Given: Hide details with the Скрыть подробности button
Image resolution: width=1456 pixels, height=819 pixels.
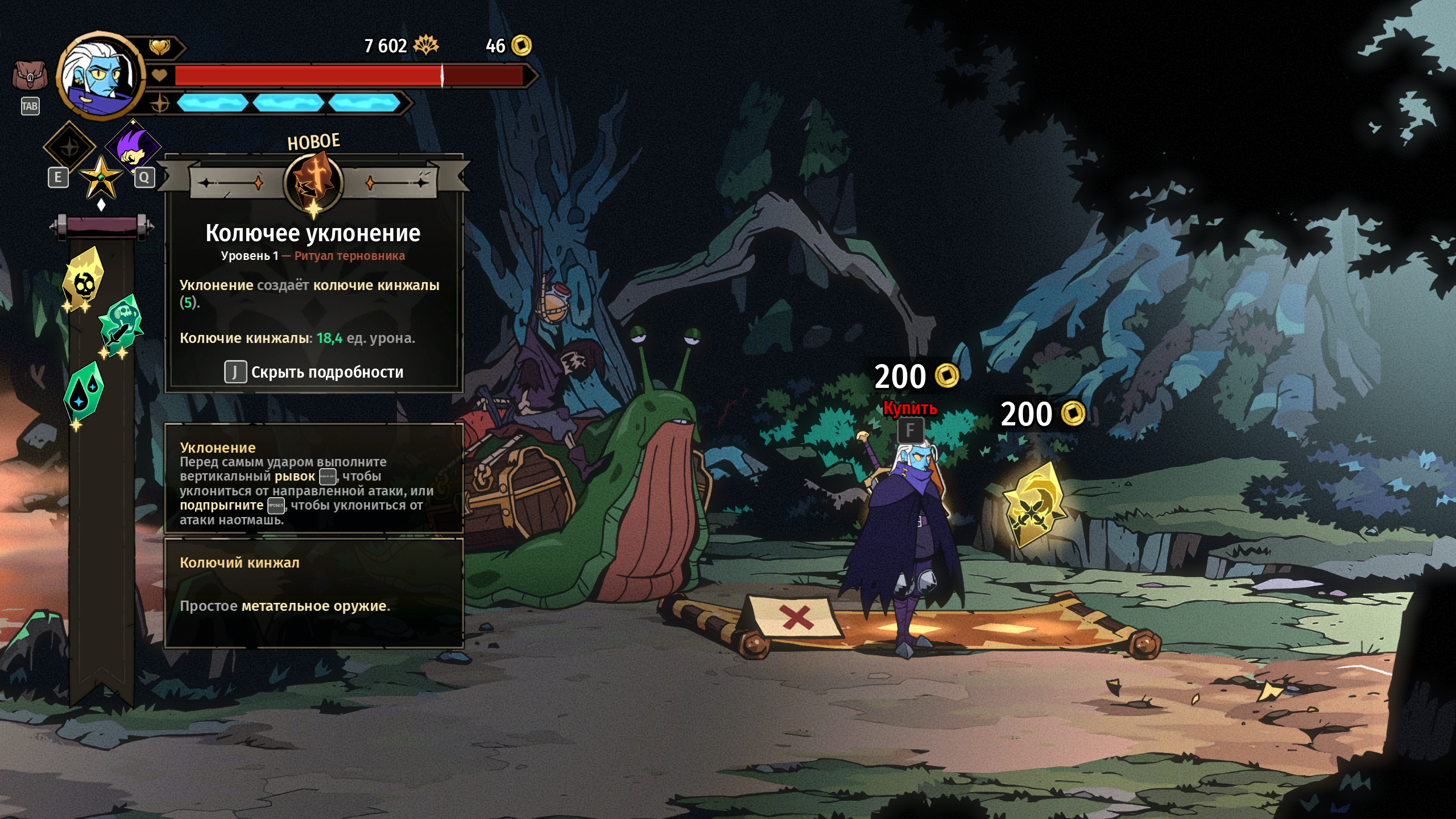Looking at the screenshot, I should (314, 373).
